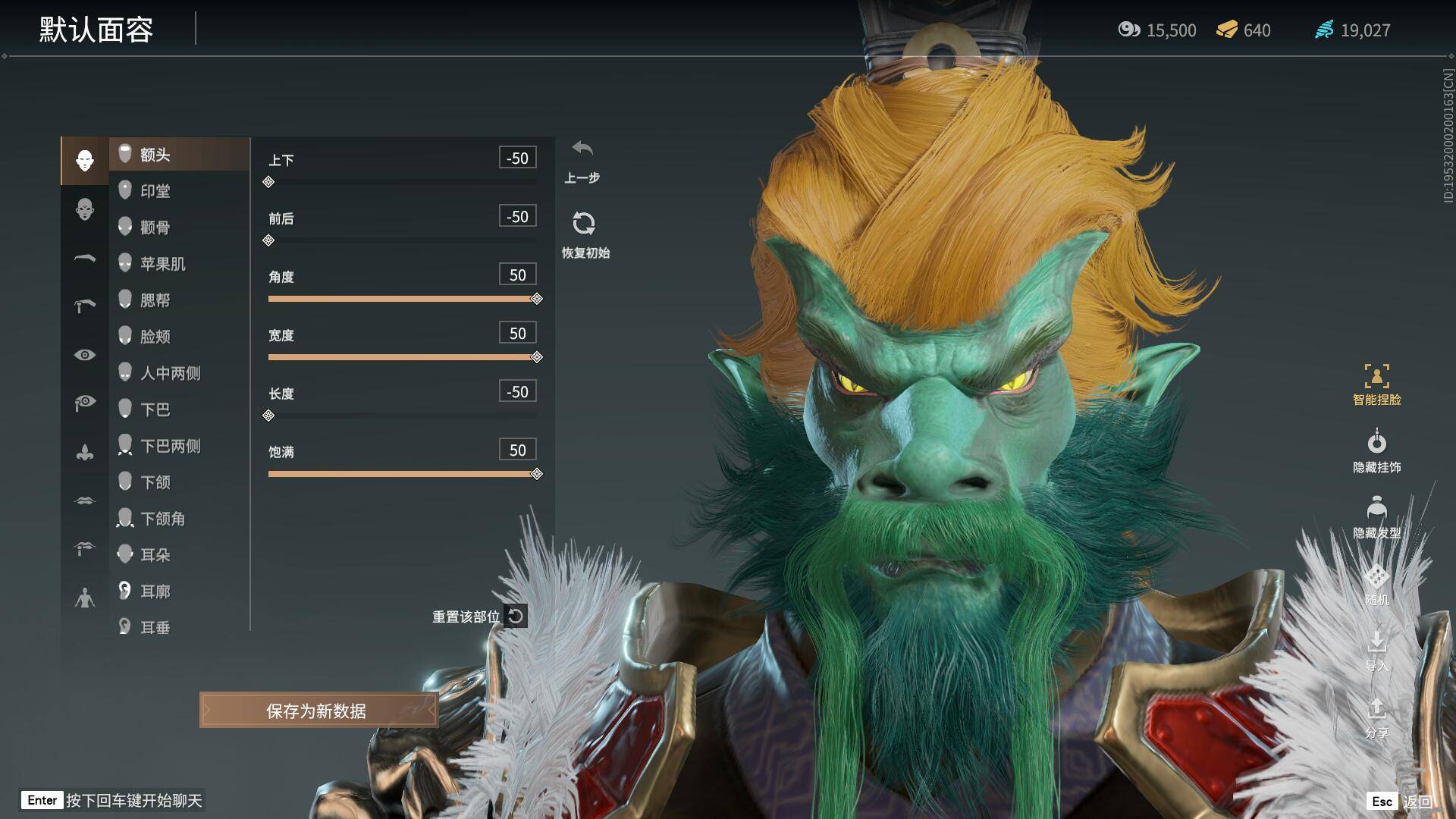Screen dimensions: 1456x819
Task: Select the 印堂 face part
Action: point(155,191)
